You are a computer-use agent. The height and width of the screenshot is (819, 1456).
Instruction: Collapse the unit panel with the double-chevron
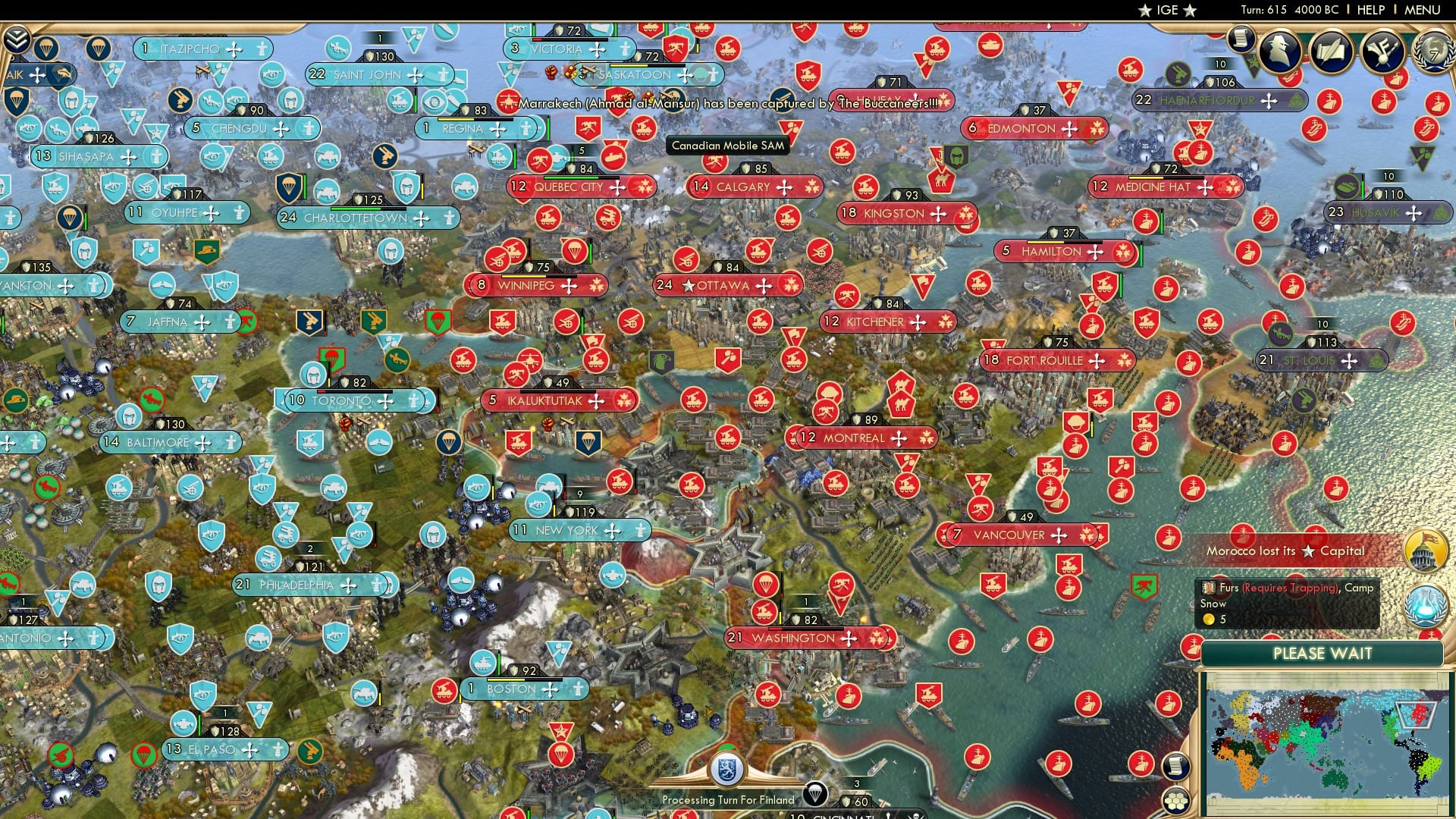coord(16,39)
